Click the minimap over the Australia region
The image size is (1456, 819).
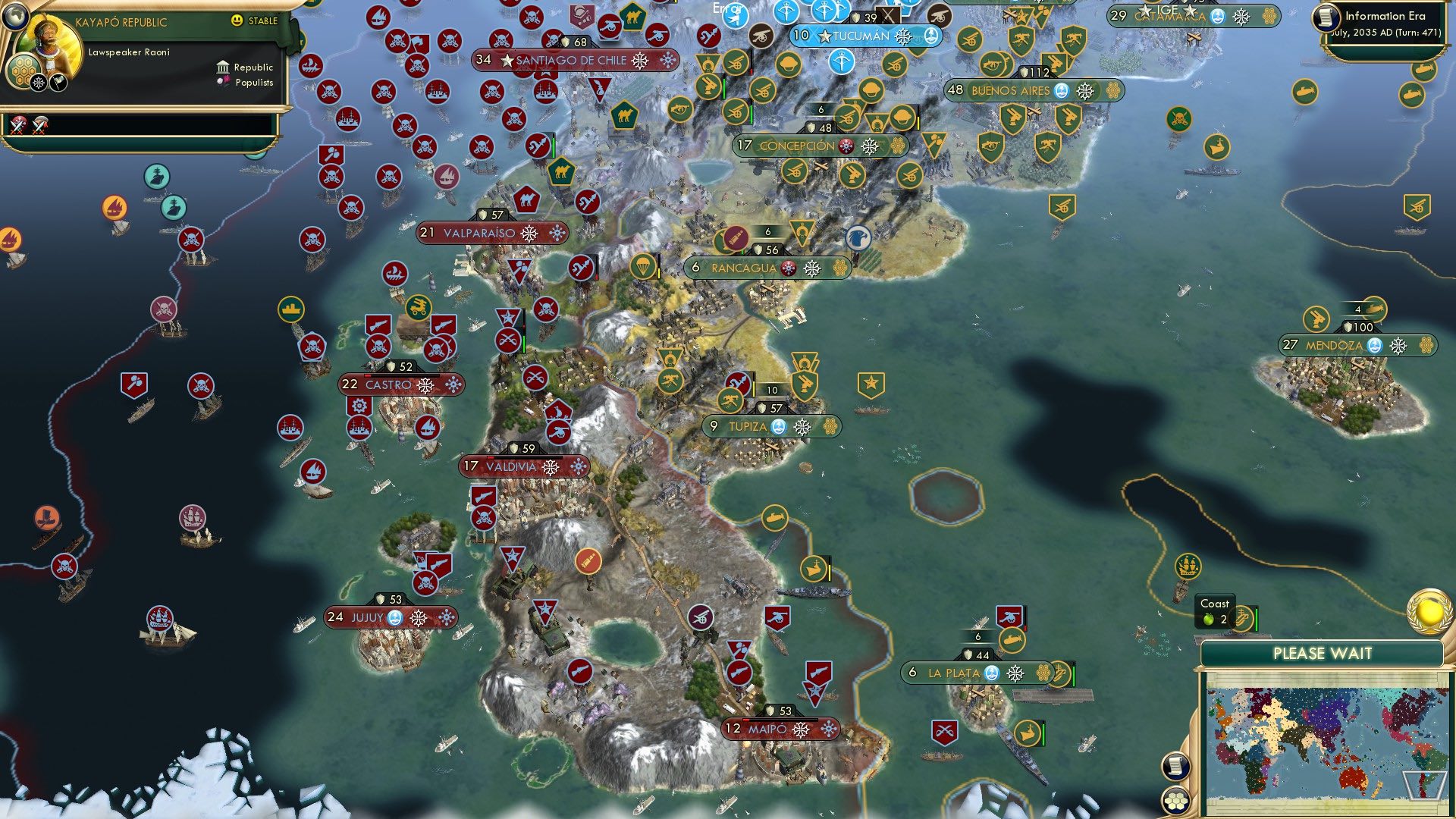pos(1352,780)
